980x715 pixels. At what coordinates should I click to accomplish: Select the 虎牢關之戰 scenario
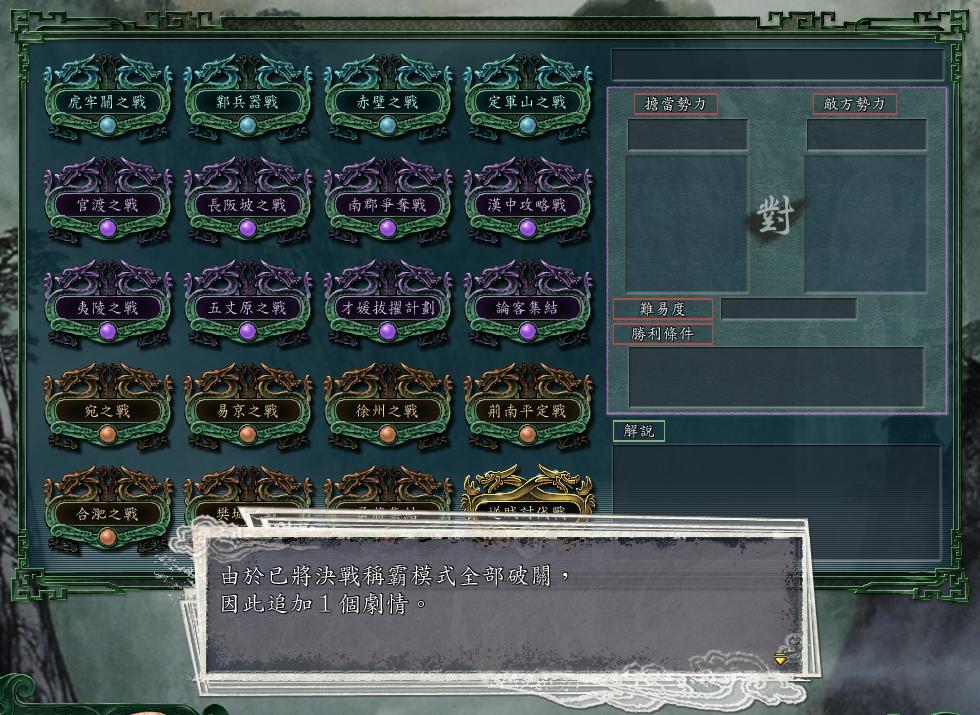point(108,102)
